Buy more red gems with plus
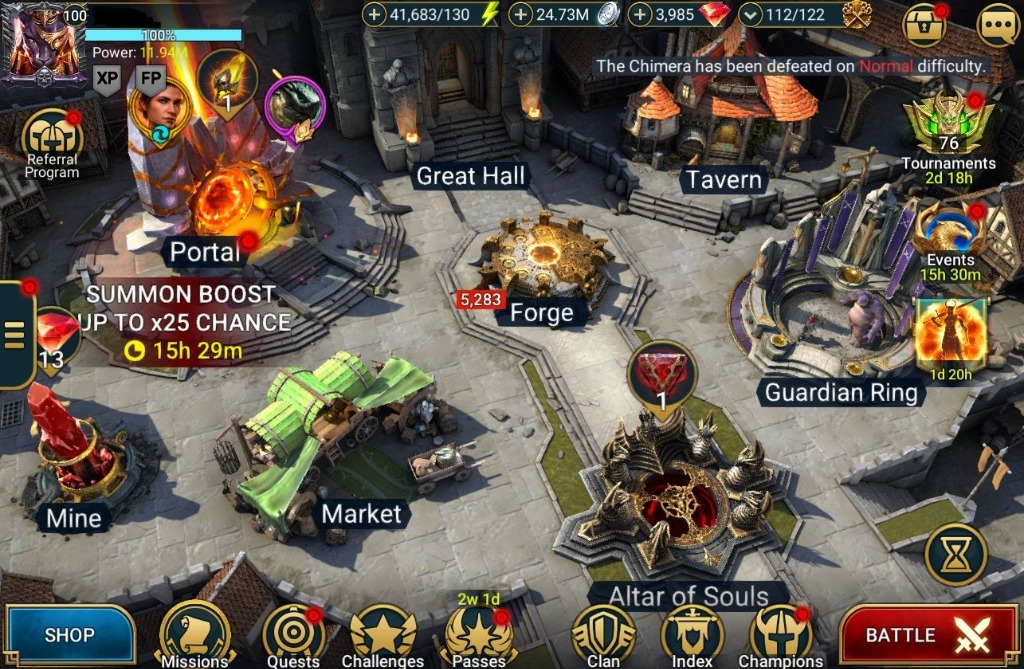 point(640,15)
